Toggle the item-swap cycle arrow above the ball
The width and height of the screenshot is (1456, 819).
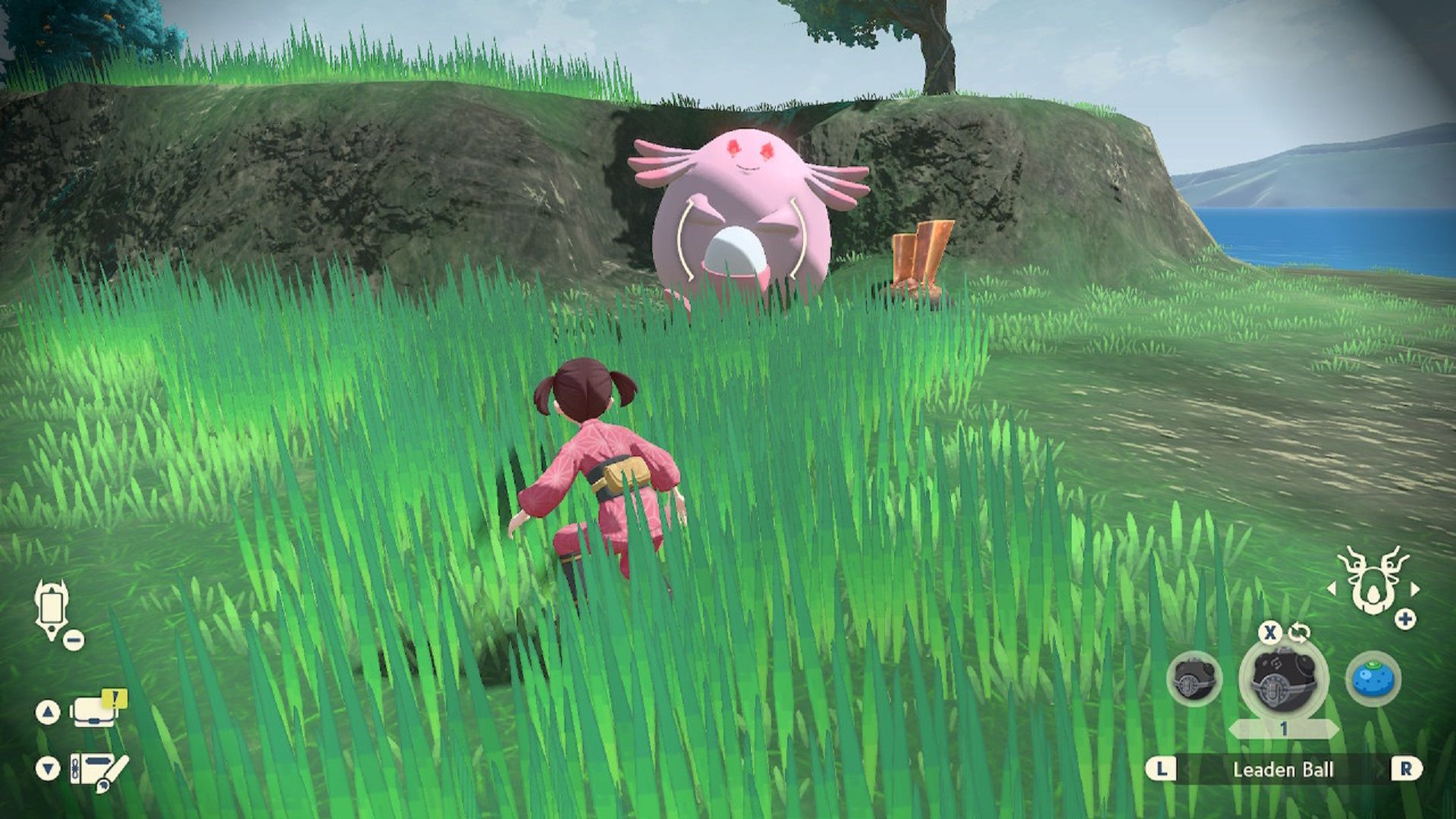pyautogui.click(x=1299, y=632)
